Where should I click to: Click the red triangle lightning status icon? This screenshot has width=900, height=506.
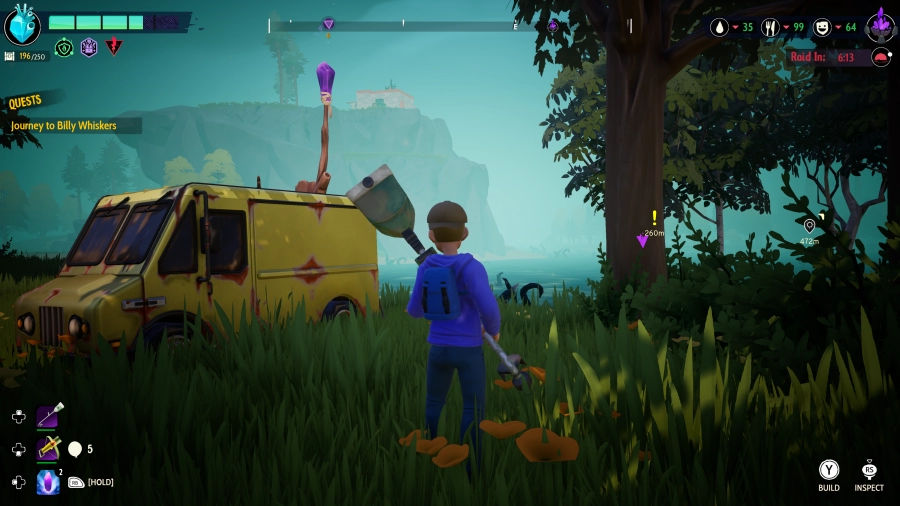pos(114,47)
